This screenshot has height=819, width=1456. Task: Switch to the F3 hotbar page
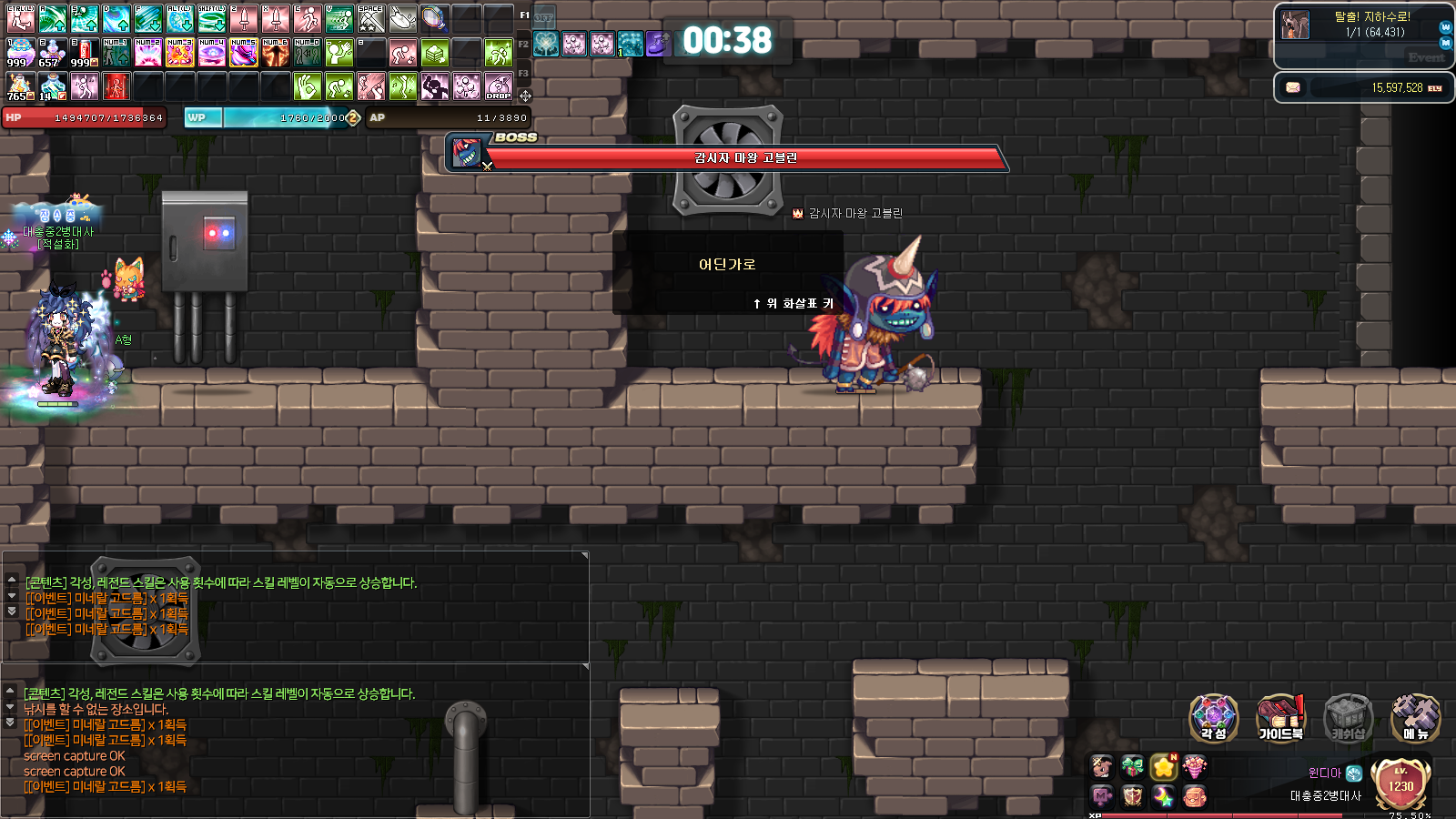click(523, 73)
